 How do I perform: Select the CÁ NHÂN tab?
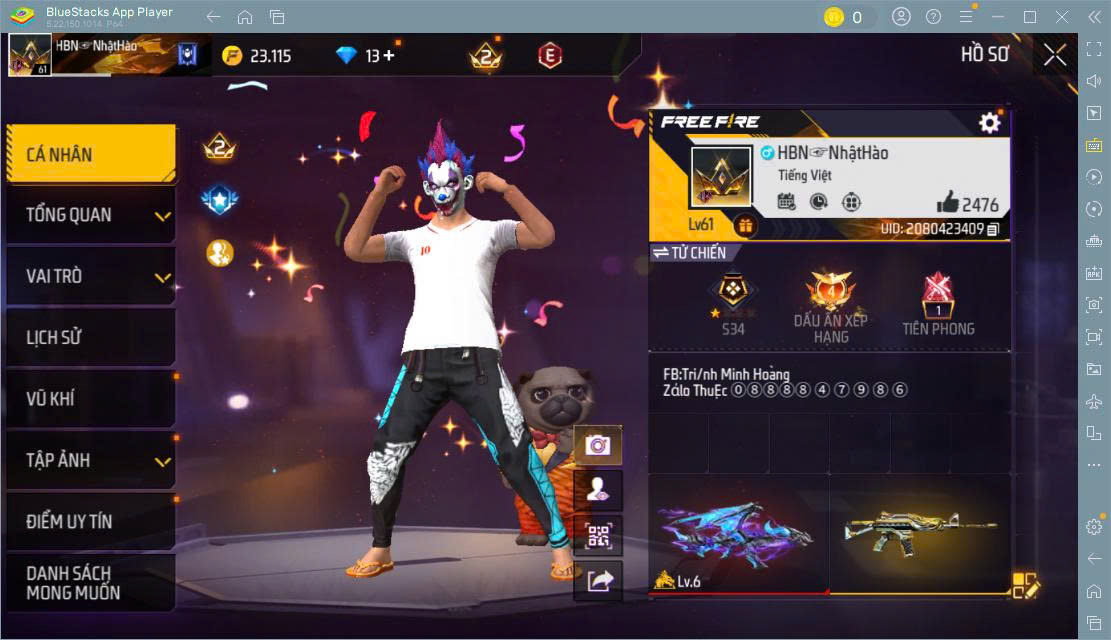(x=91, y=154)
